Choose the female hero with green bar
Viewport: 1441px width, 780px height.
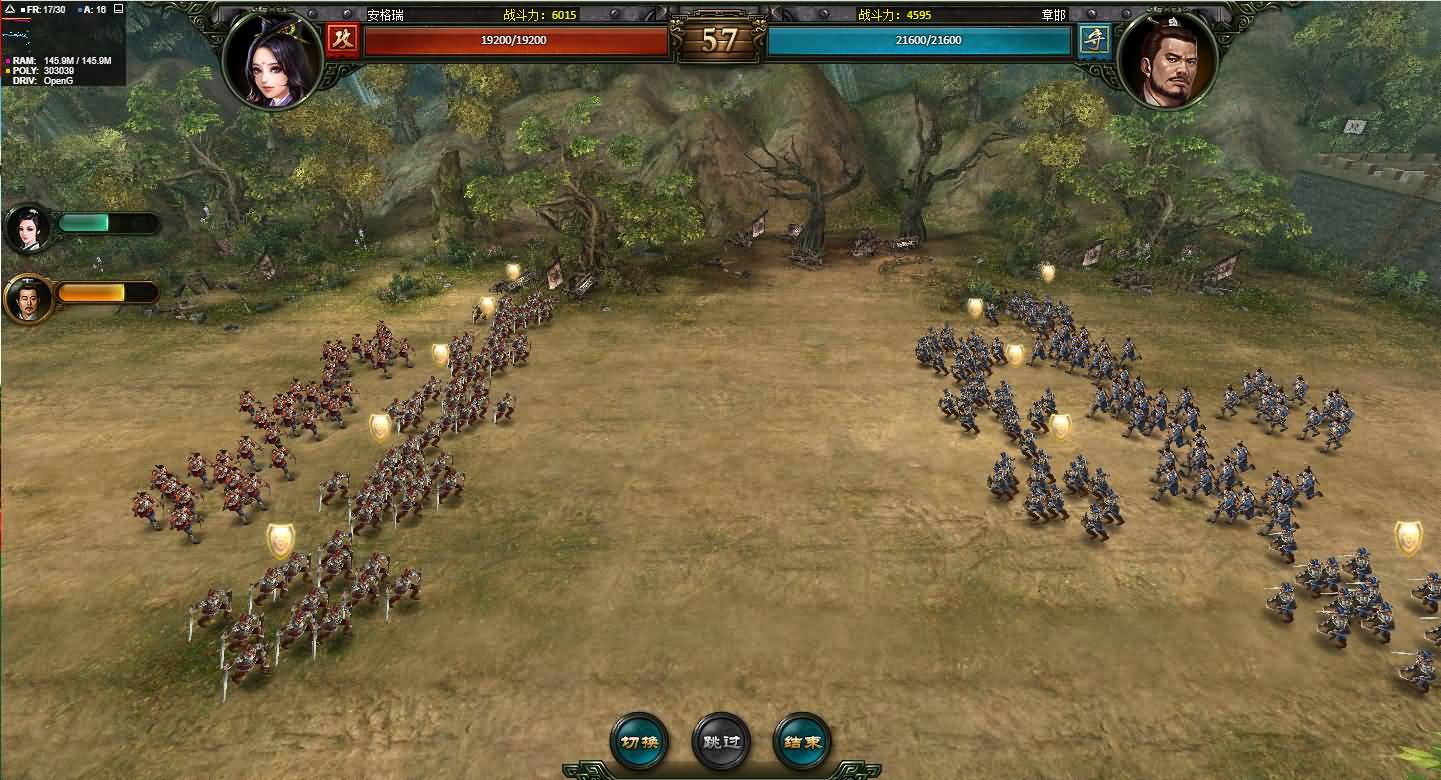[29, 229]
